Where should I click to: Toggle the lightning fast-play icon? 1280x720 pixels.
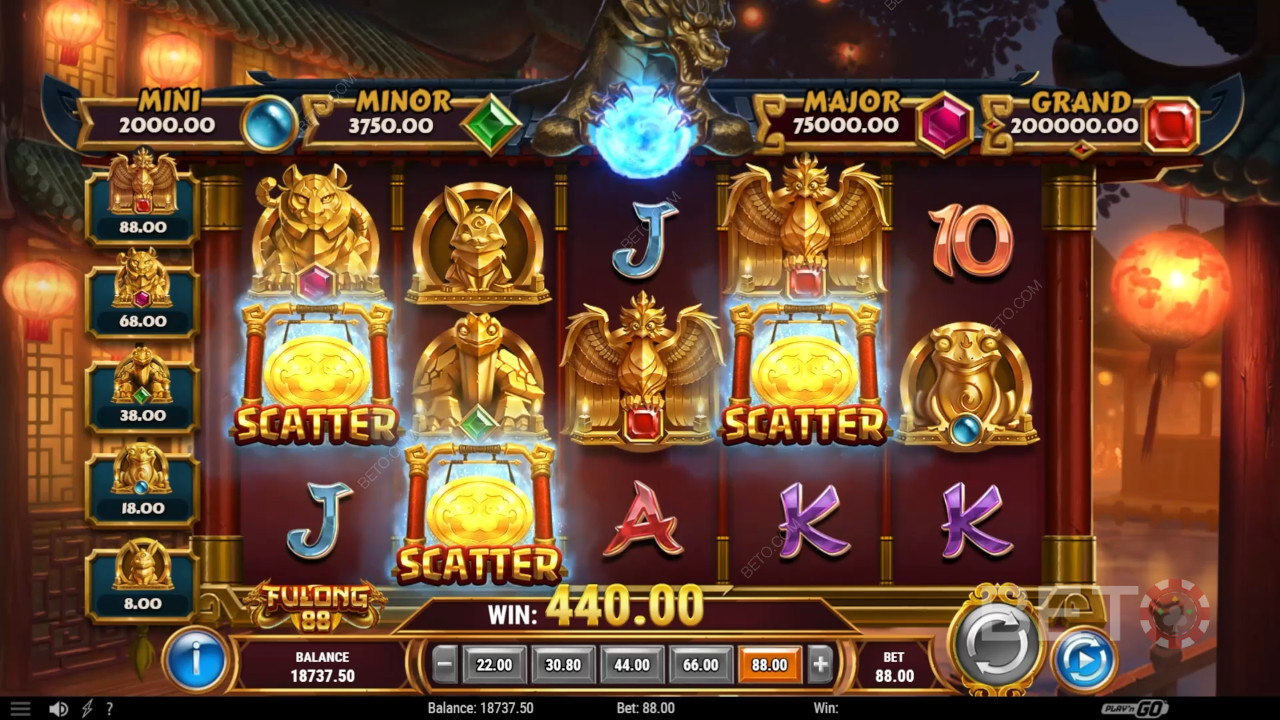tap(86, 708)
